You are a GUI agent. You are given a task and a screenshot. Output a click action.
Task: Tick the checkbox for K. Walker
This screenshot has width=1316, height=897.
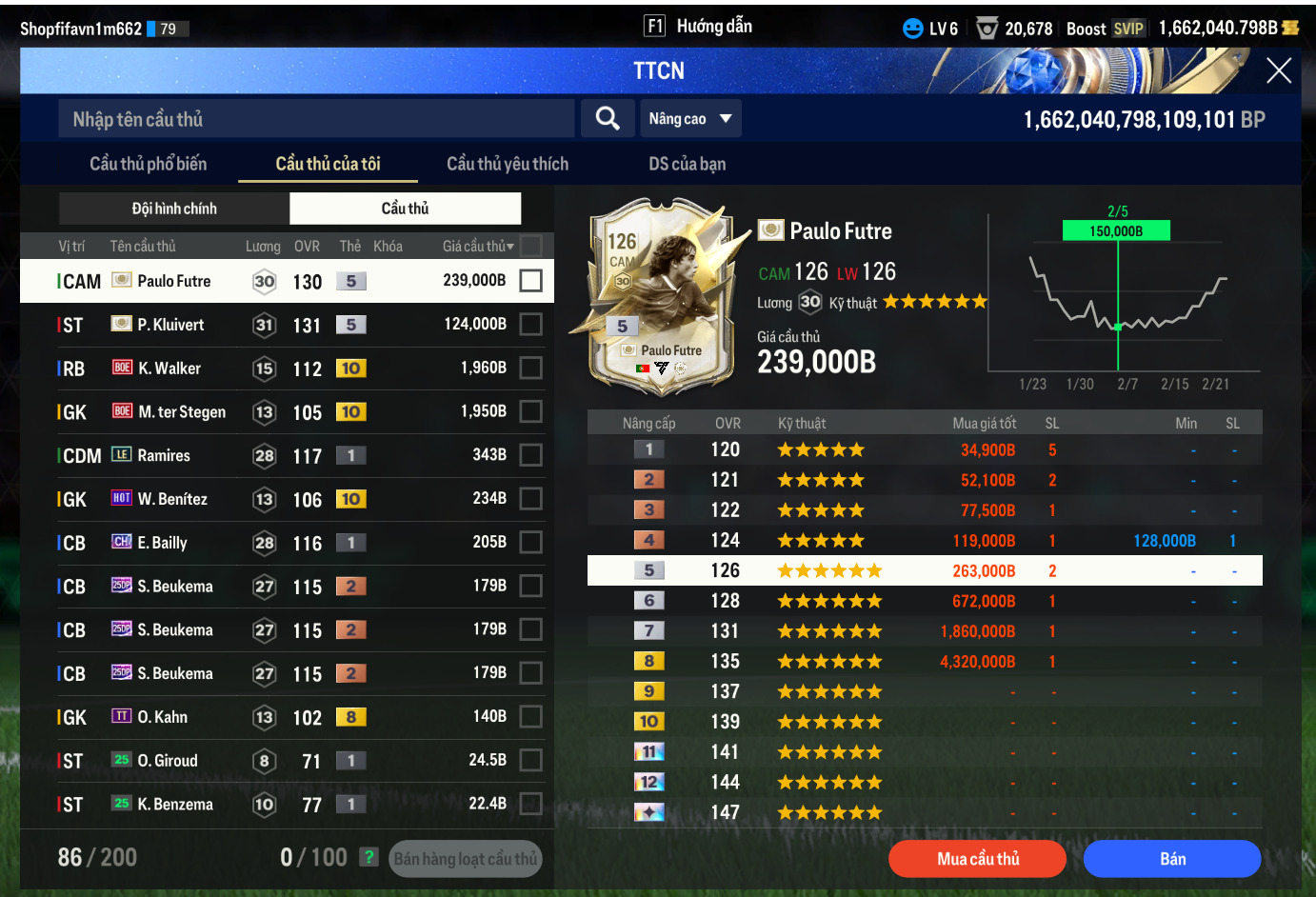(x=531, y=369)
